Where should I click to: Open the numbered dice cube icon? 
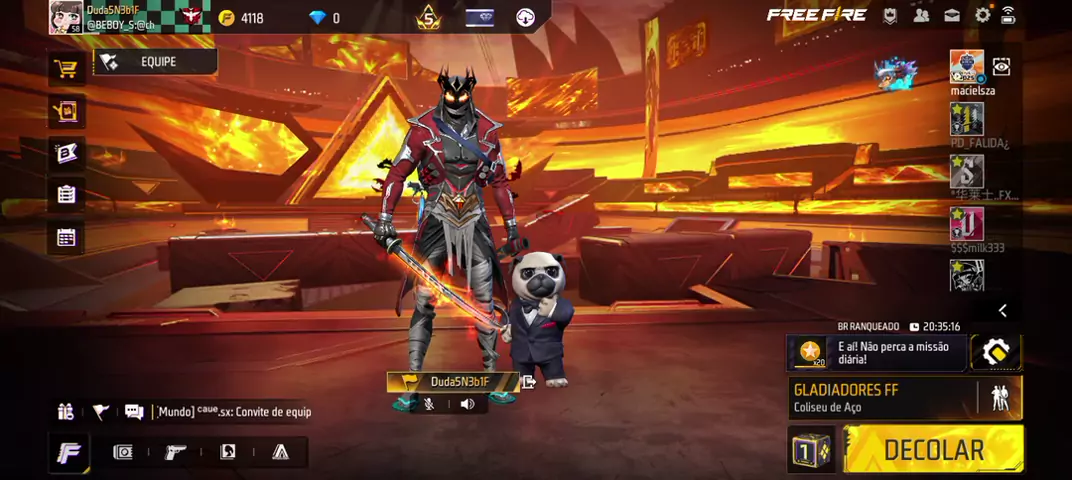click(810, 450)
